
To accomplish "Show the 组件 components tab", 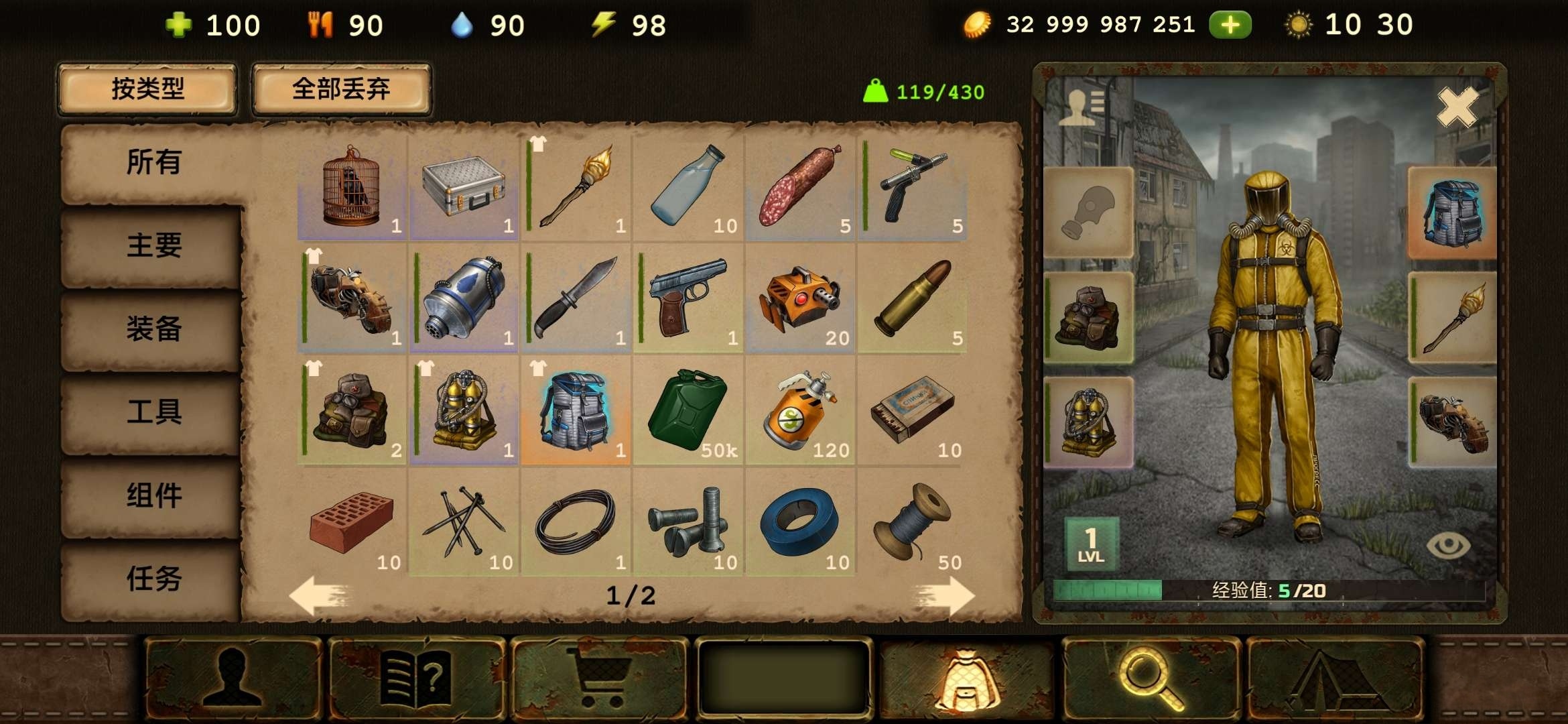I will coord(153,496).
